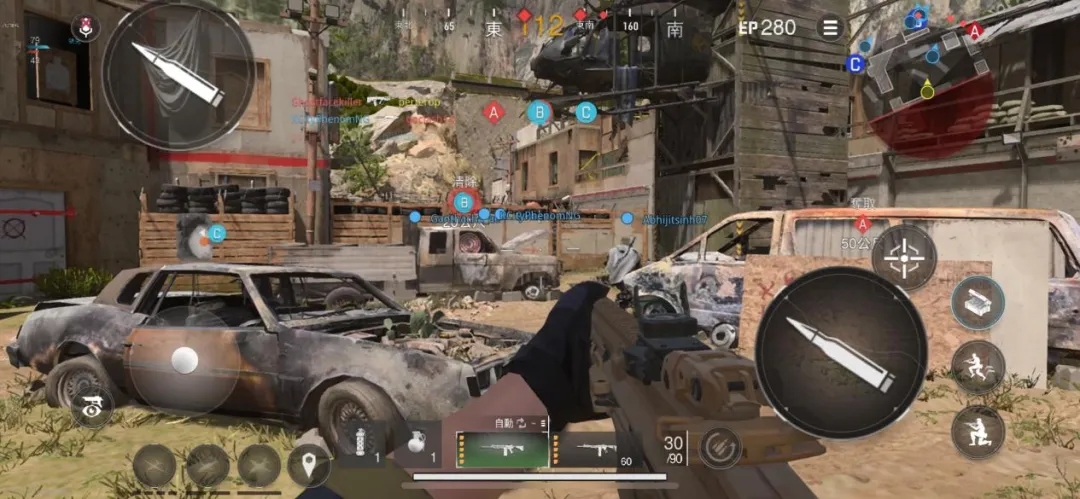Image resolution: width=1080 pixels, height=499 pixels.
Task: Tap the crouch stance button
Action: (977, 367)
